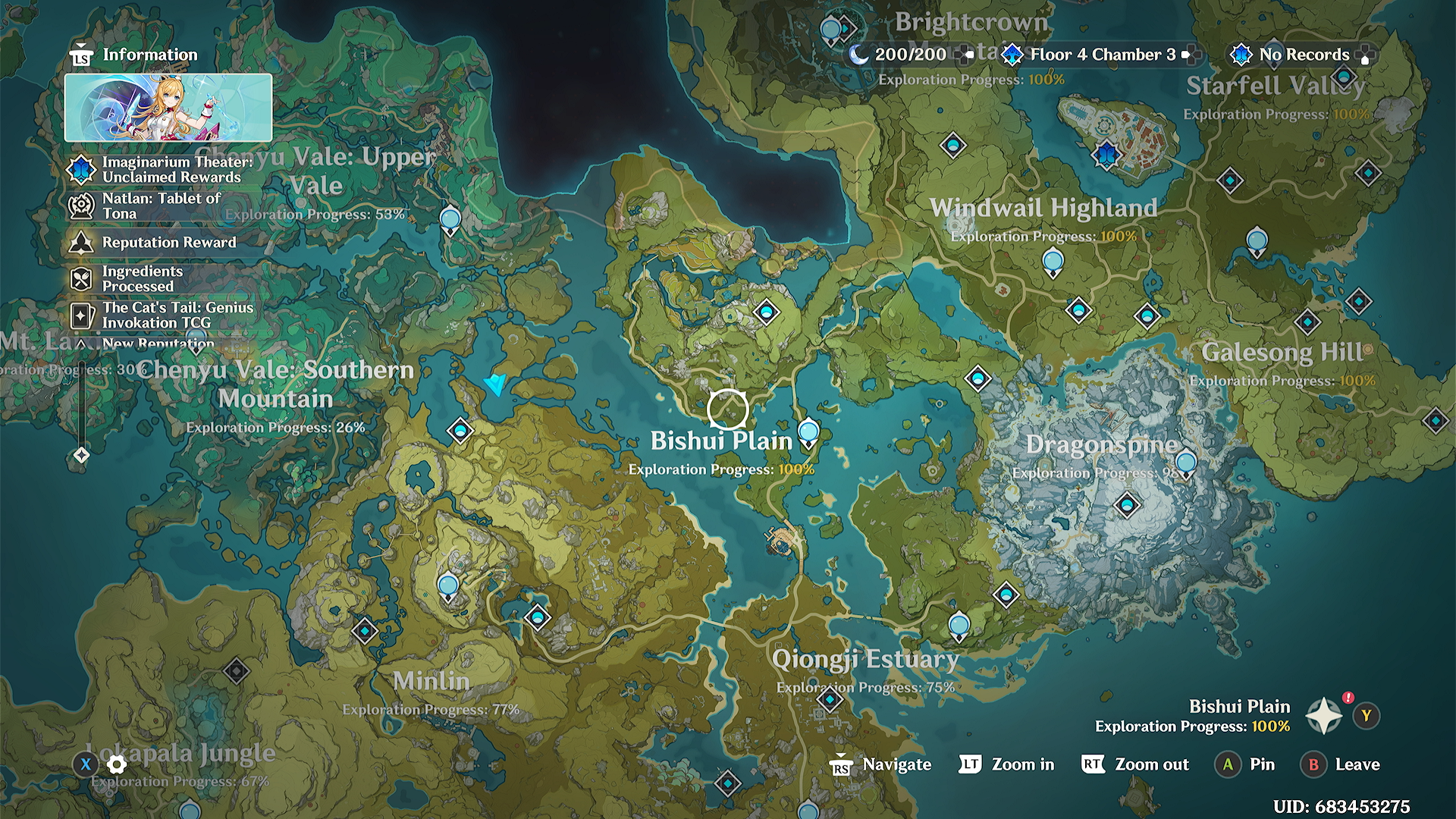This screenshot has width=1456, height=819.
Task: Select the teleport waypoint beside the Bishui Plain label
Action: click(808, 432)
